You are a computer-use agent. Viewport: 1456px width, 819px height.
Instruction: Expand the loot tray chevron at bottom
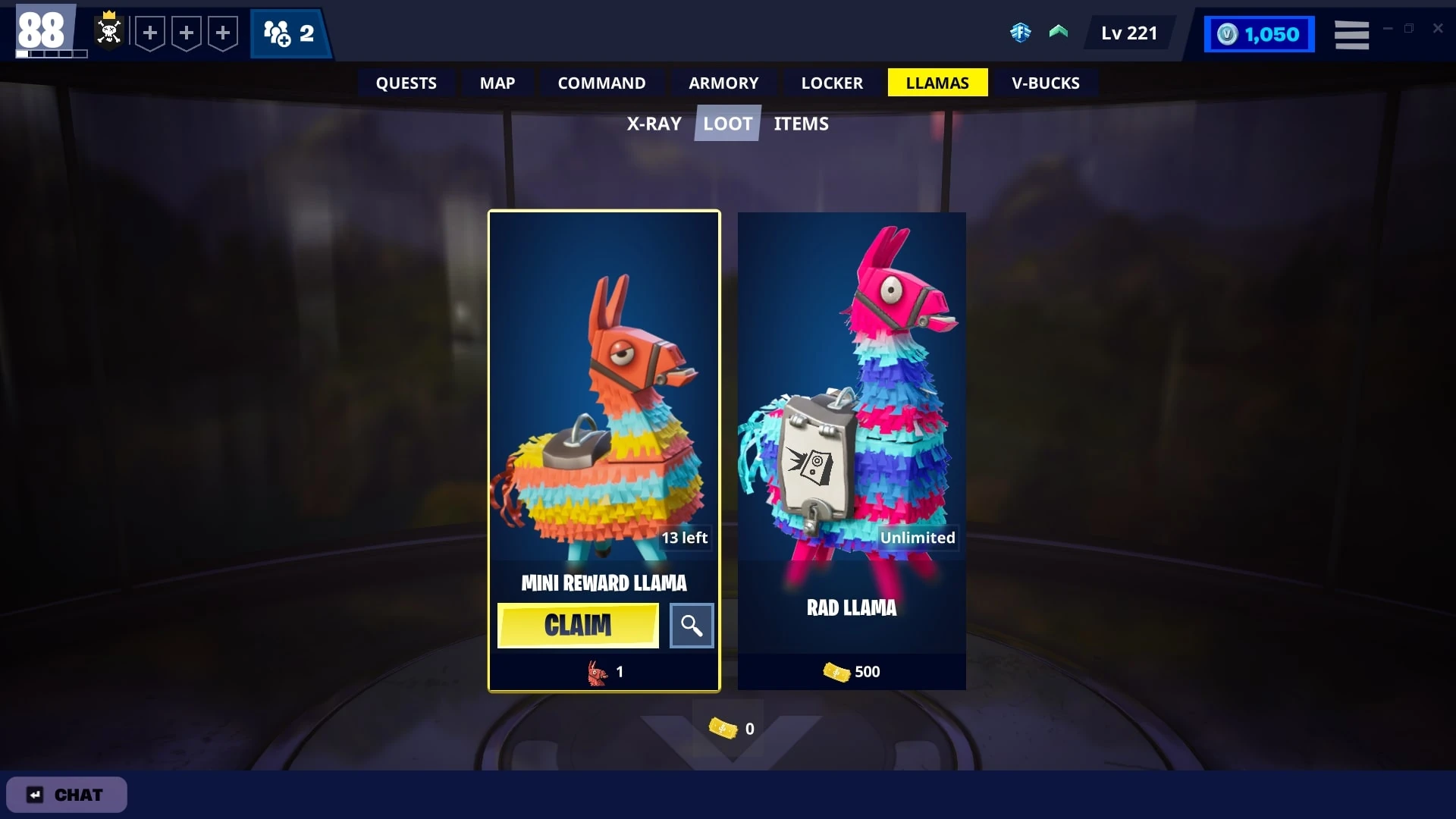(x=727, y=732)
